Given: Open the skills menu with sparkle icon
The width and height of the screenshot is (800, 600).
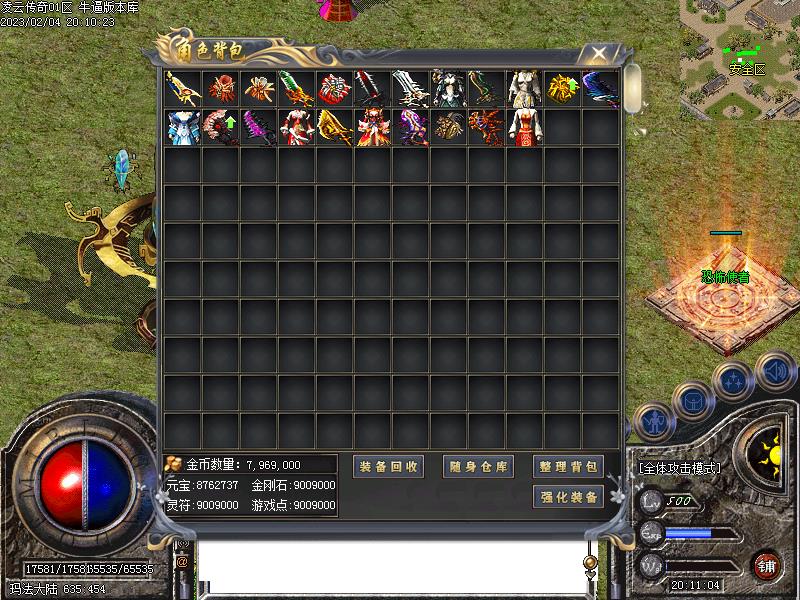Looking at the screenshot, I should point(733,381).
